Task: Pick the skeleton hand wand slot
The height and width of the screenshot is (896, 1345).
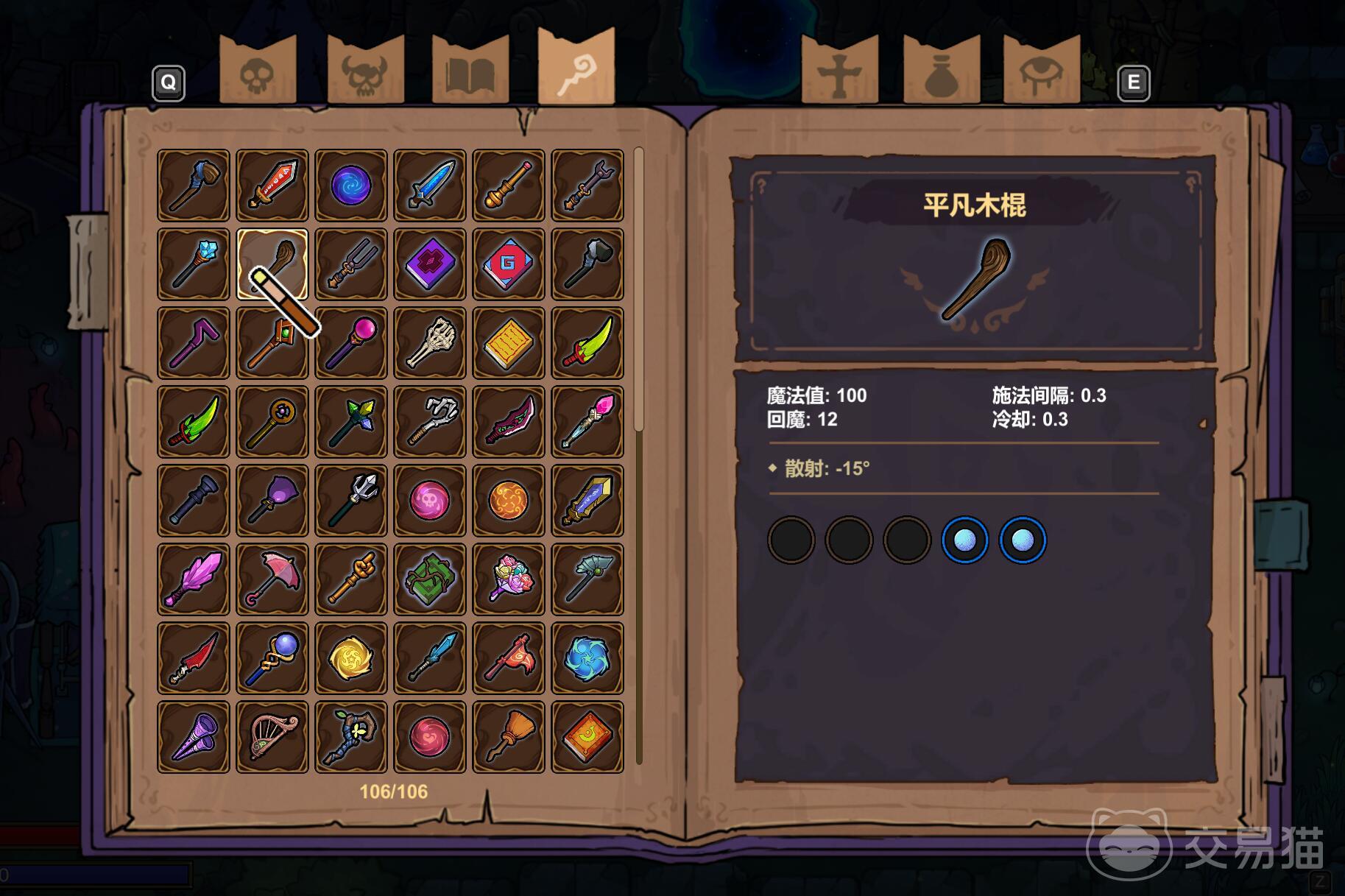Action: [x=430, y=343]
